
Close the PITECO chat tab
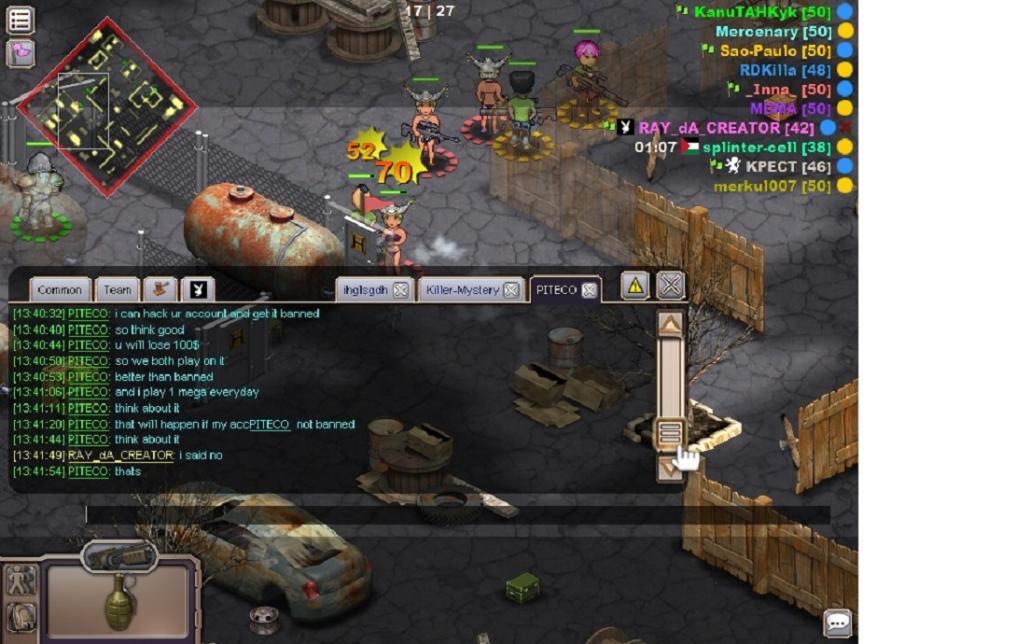point(590,290)
